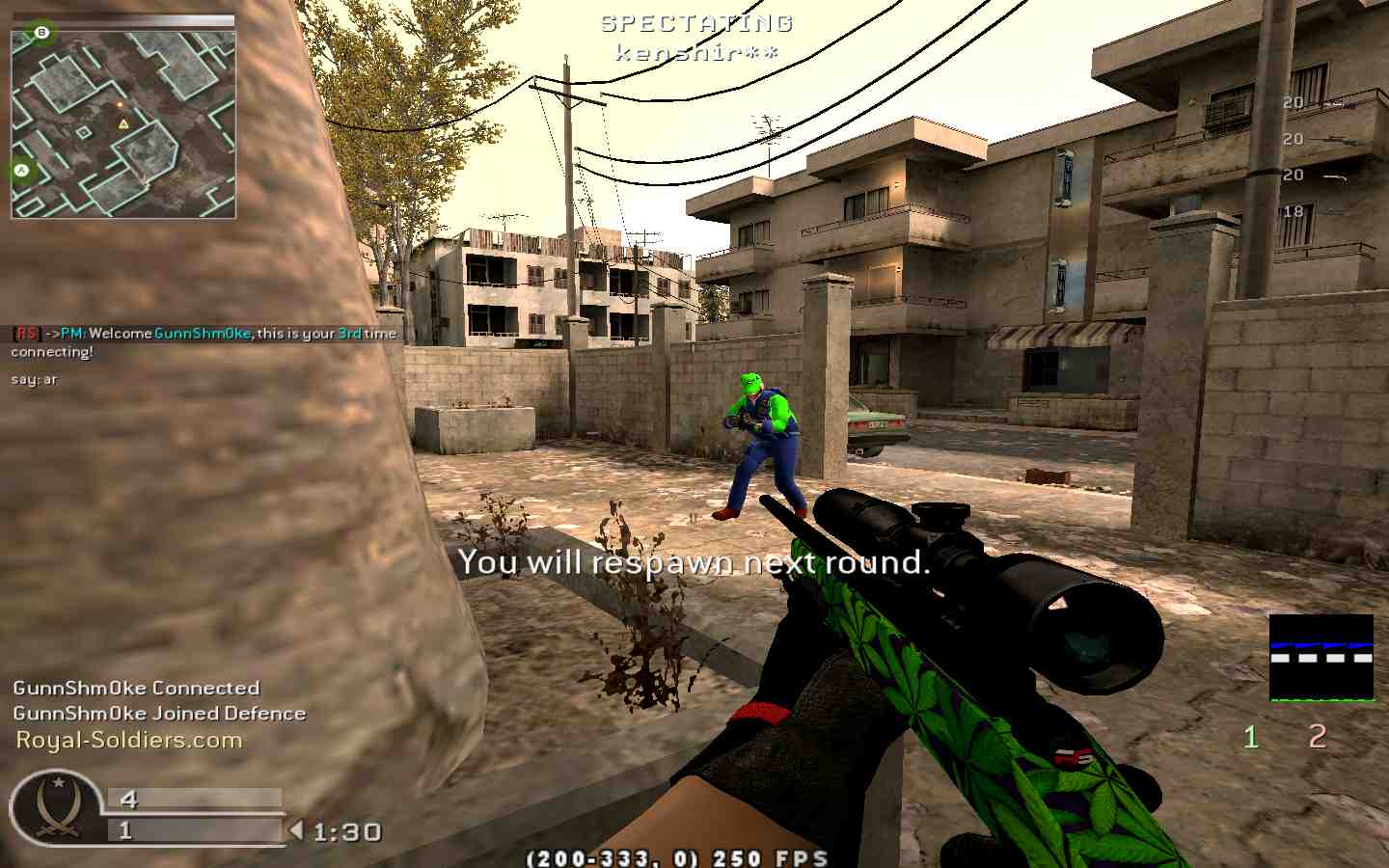Image resolution: width=1389 pixels, height=868 pixels.
Task: Open the Royal-Soldiers.com link
Action: [x=124, y=739]
